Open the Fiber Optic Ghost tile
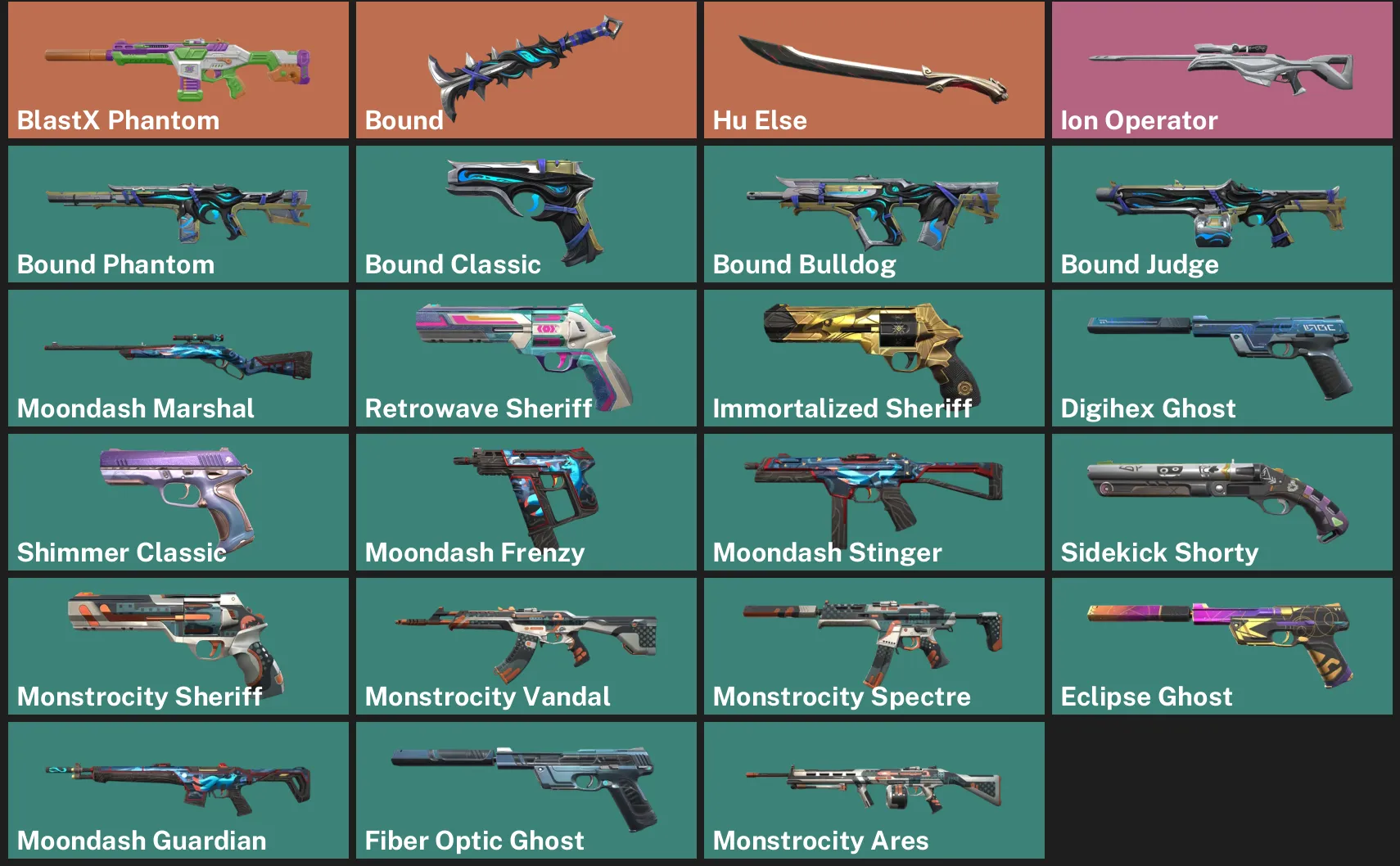The height and width of the screenshot is (866, 1400). point(526,790)
